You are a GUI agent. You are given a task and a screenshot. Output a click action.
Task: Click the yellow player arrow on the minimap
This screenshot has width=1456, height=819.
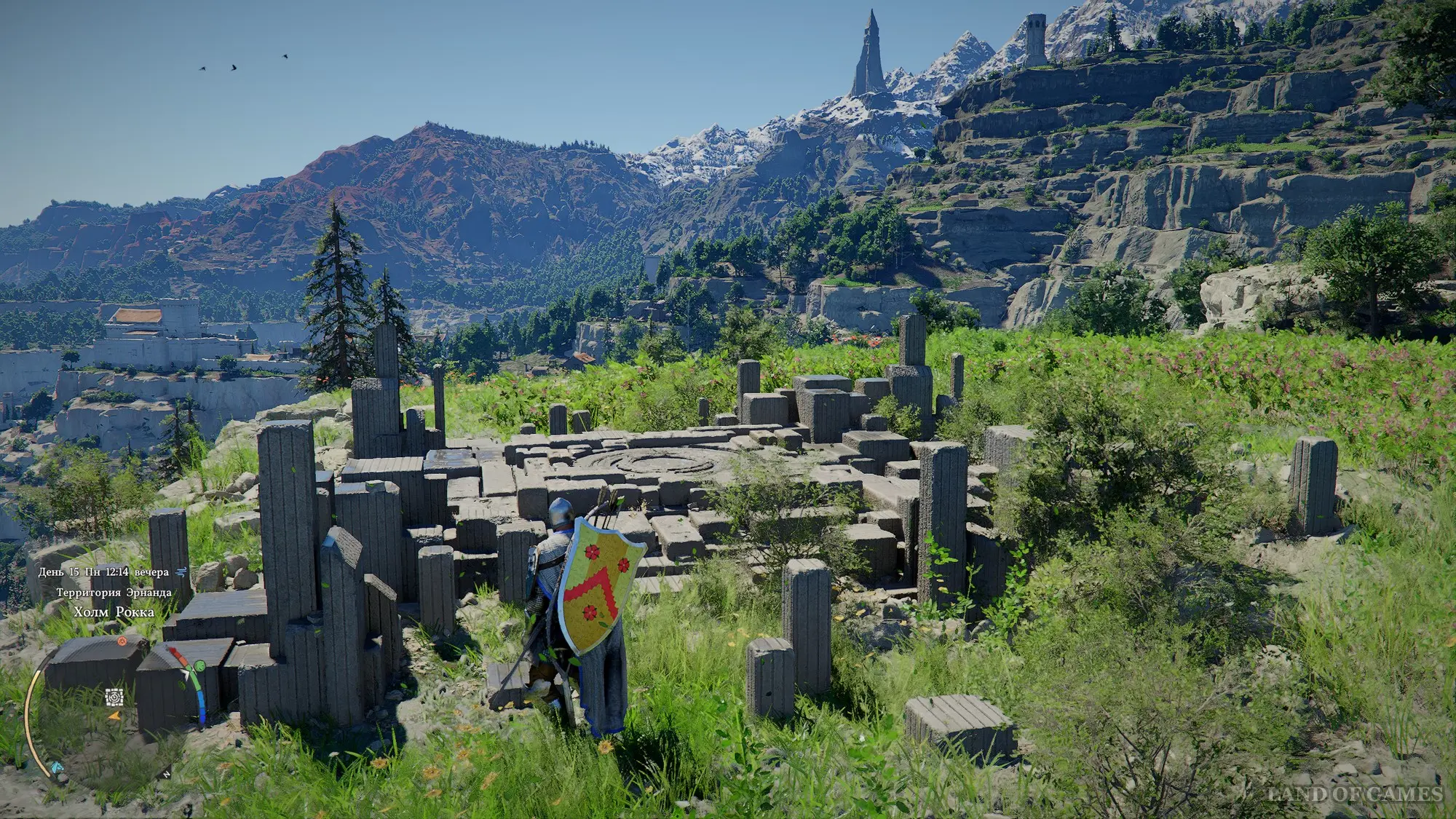point(114,716)
